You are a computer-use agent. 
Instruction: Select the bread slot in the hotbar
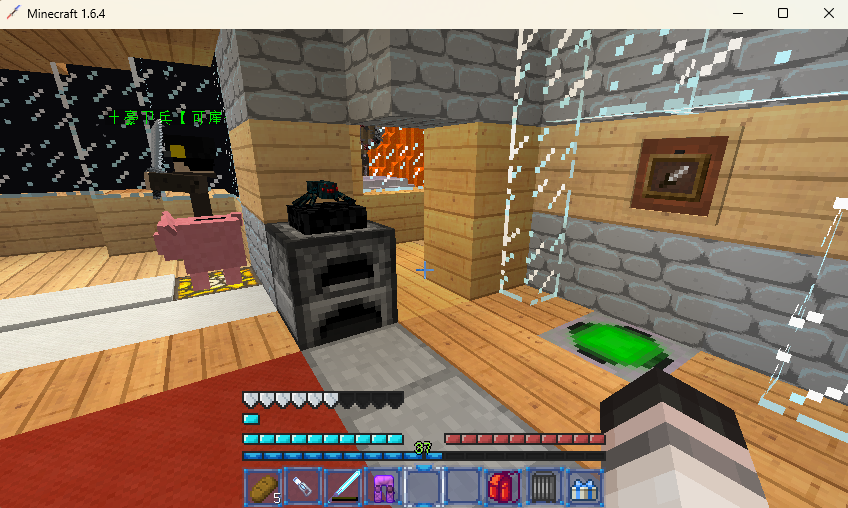point(262,488)
